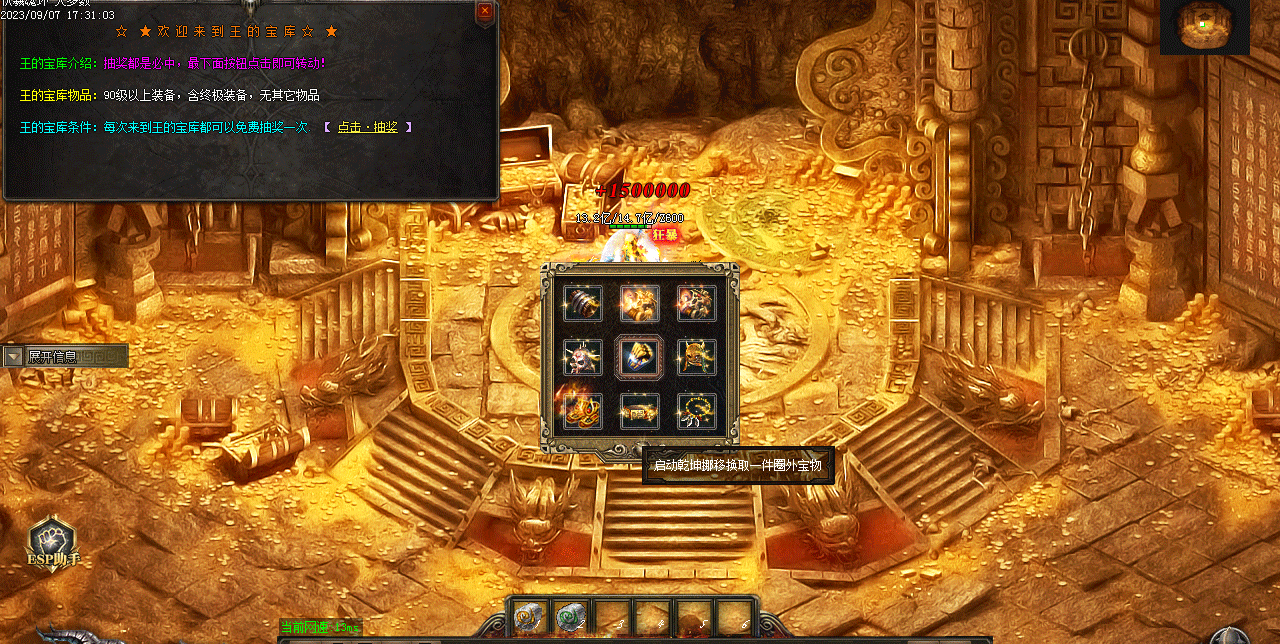Select the center golden fist glove slot
The height and width of the screenshot is (644, 1280).
639,356
